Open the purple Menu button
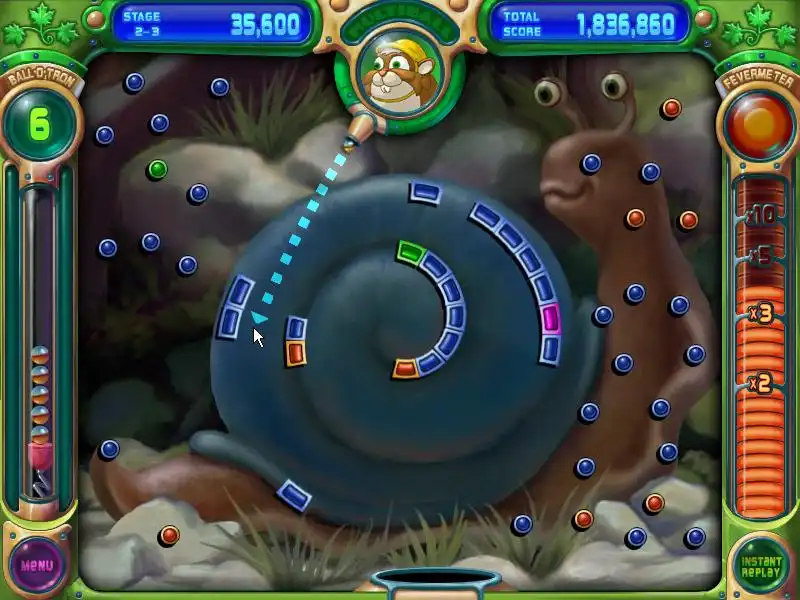 37,565
